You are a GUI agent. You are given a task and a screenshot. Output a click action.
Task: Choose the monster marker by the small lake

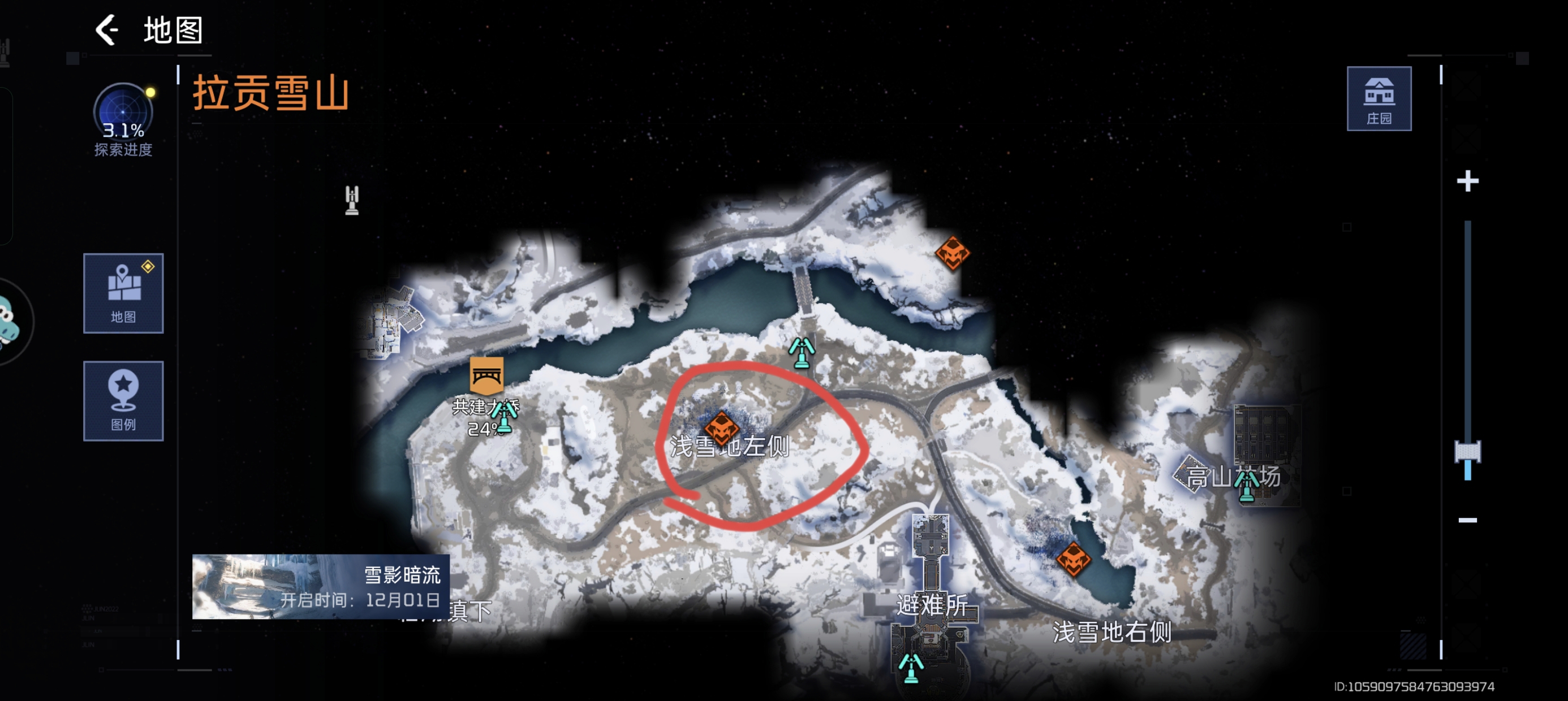(x=1072, y=559)
